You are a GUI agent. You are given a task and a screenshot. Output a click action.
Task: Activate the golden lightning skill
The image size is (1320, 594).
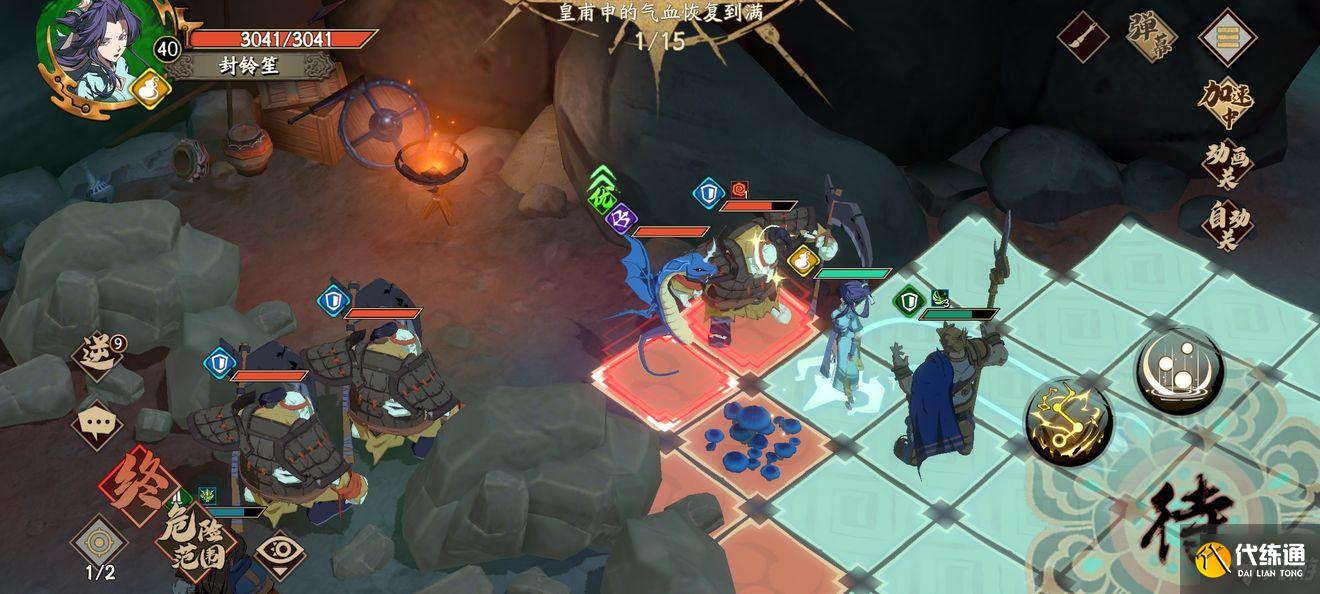pyautogui.click(x=1068, y=421)
